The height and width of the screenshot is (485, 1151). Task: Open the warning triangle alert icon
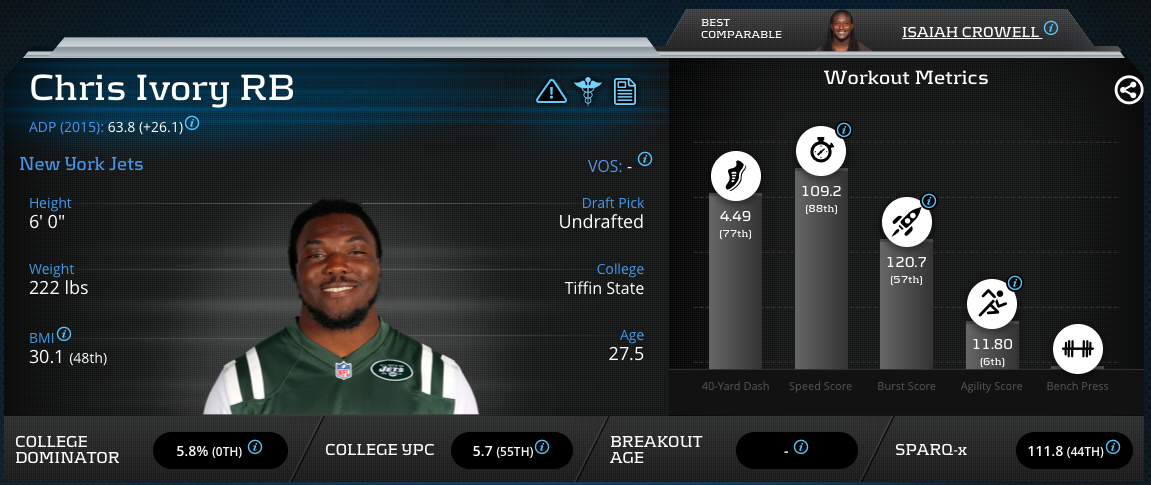pos(551,92)
